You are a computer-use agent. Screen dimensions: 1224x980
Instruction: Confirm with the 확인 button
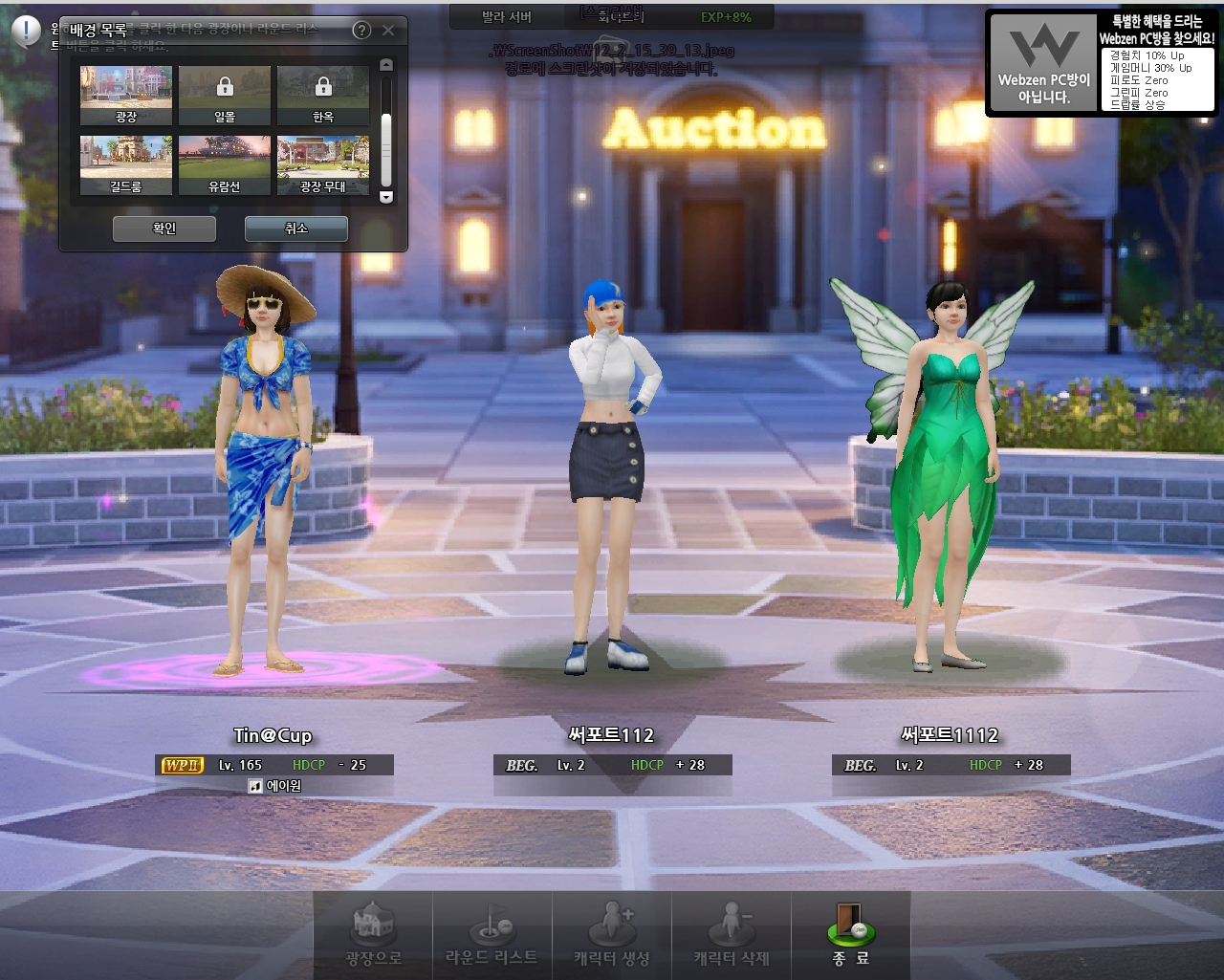point(164,229)
